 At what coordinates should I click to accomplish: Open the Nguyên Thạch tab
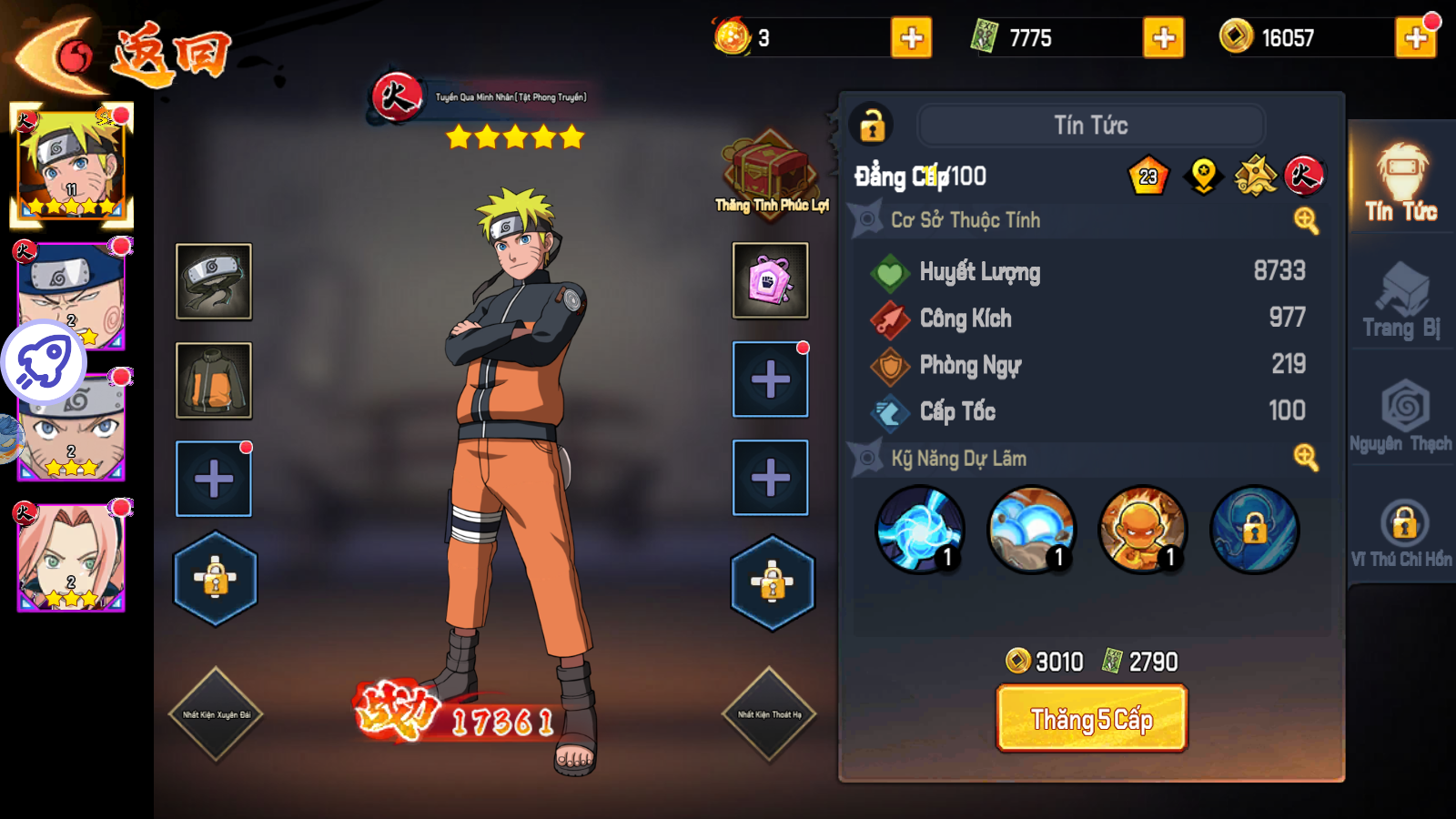tap(1401, 416)
